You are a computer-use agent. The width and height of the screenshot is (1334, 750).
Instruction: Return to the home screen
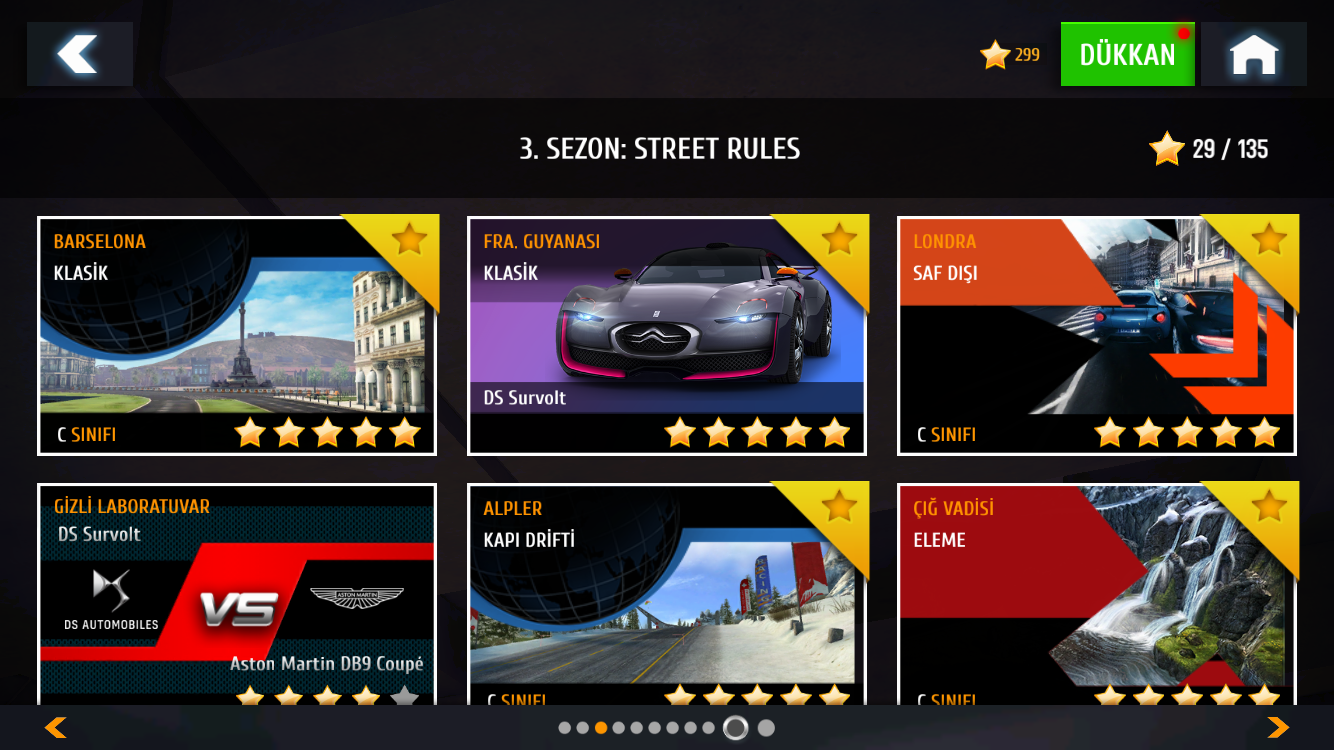[x=1254, y=54]
